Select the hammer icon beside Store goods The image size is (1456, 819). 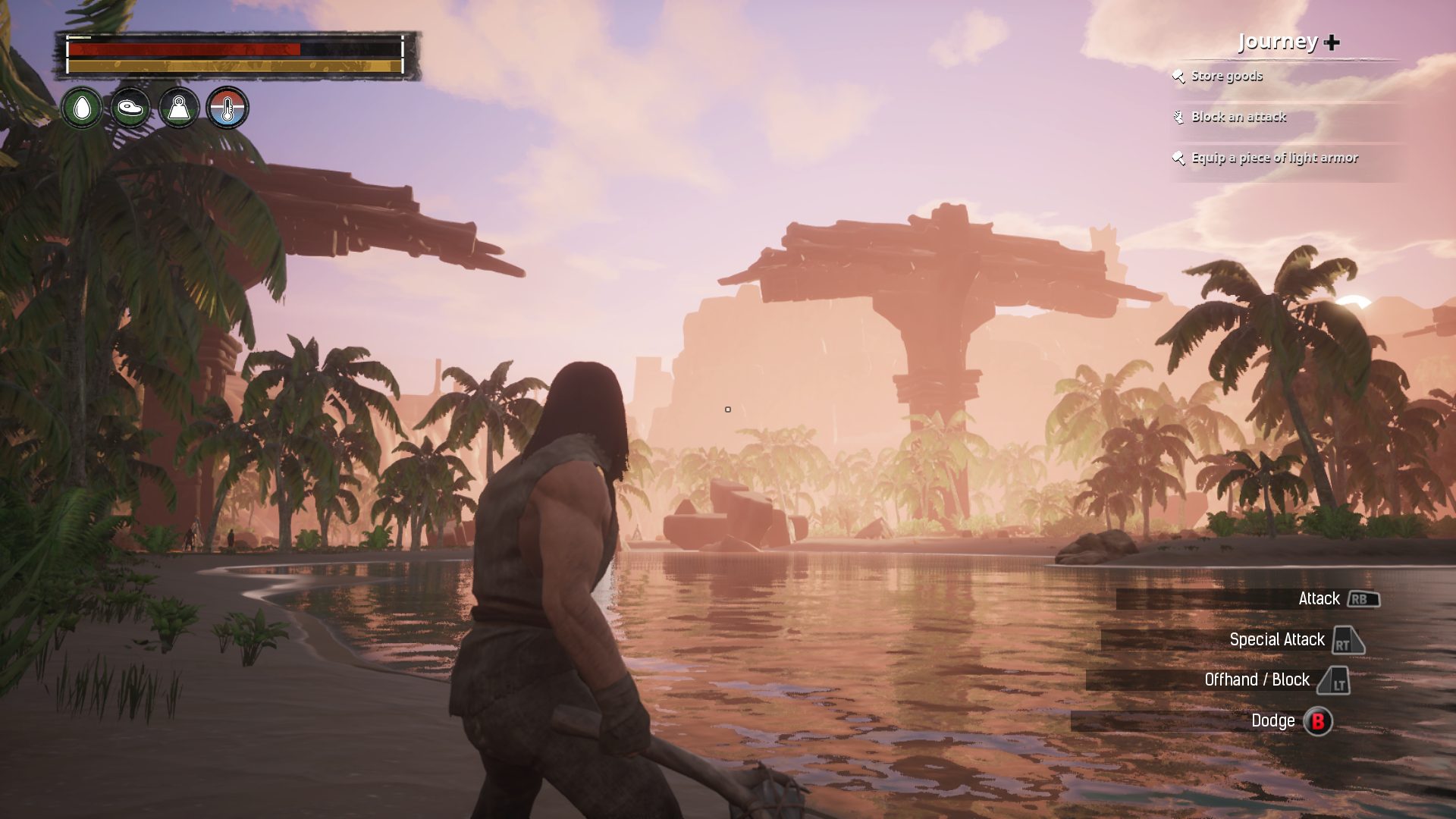pyautogui.click(x=1179, y=77)
